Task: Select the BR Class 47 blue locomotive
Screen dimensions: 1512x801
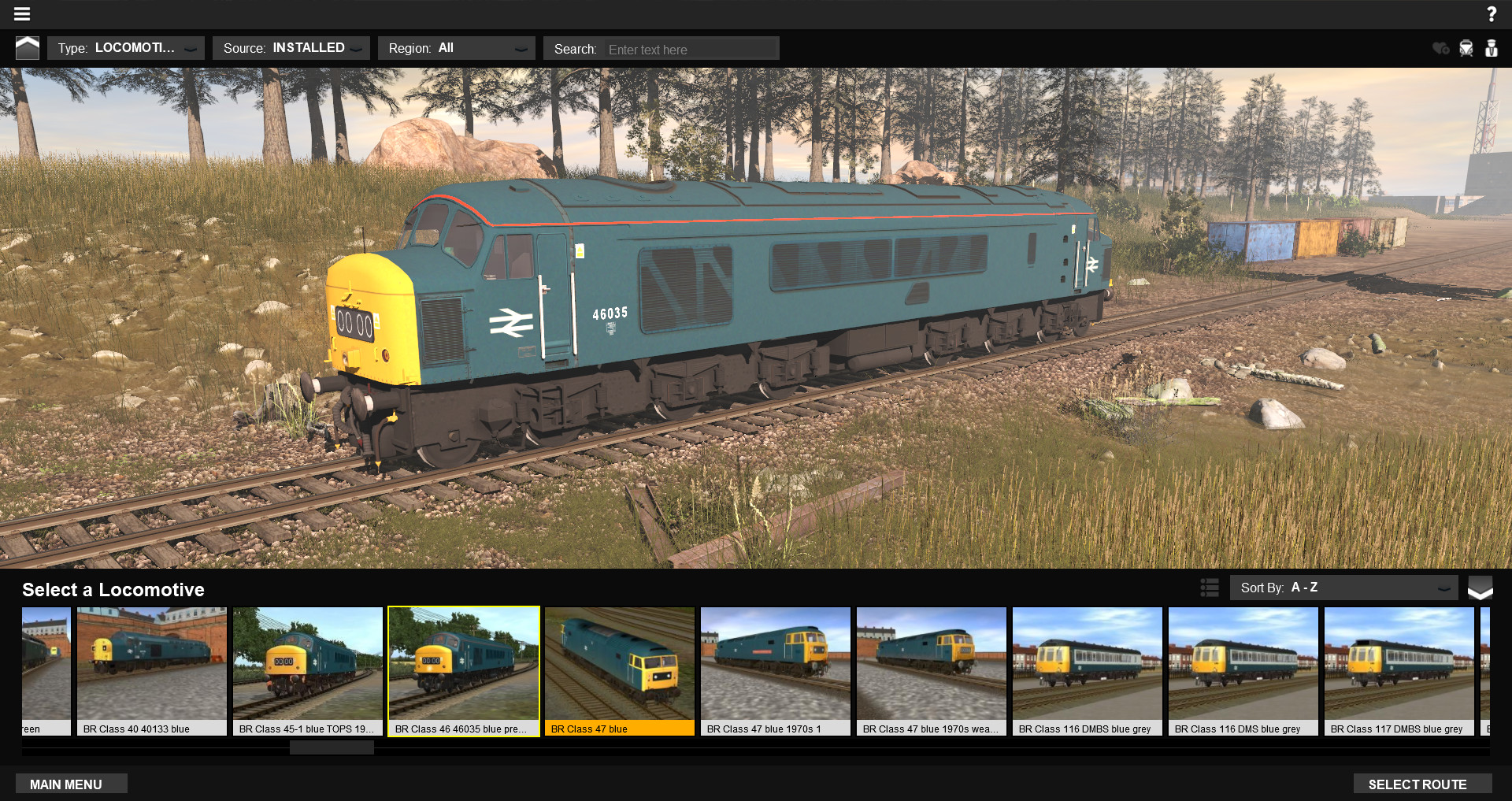Action: point(619,666)
